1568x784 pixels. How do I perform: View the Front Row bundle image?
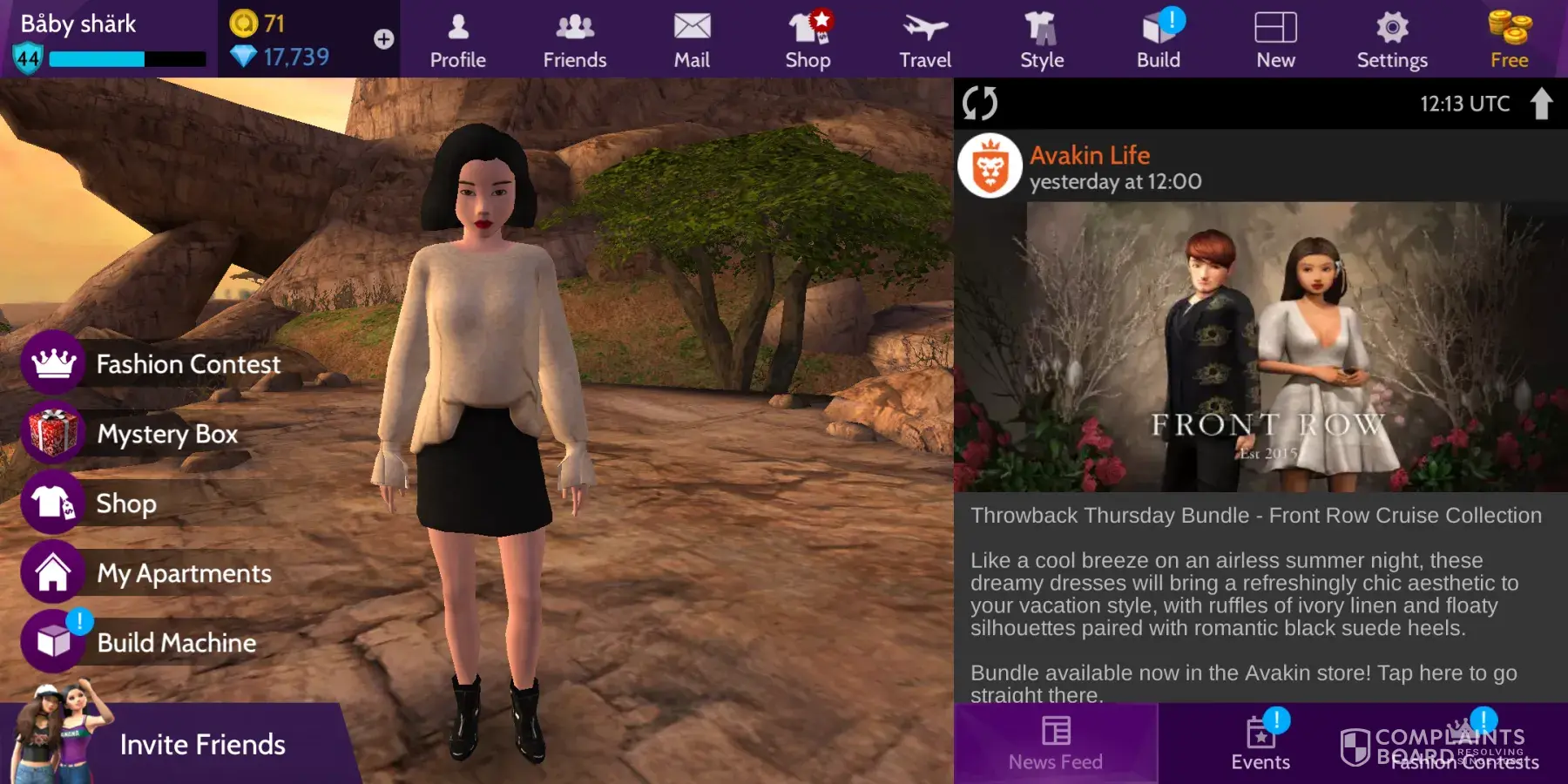pyautogui.click(x=1260, y=347)
